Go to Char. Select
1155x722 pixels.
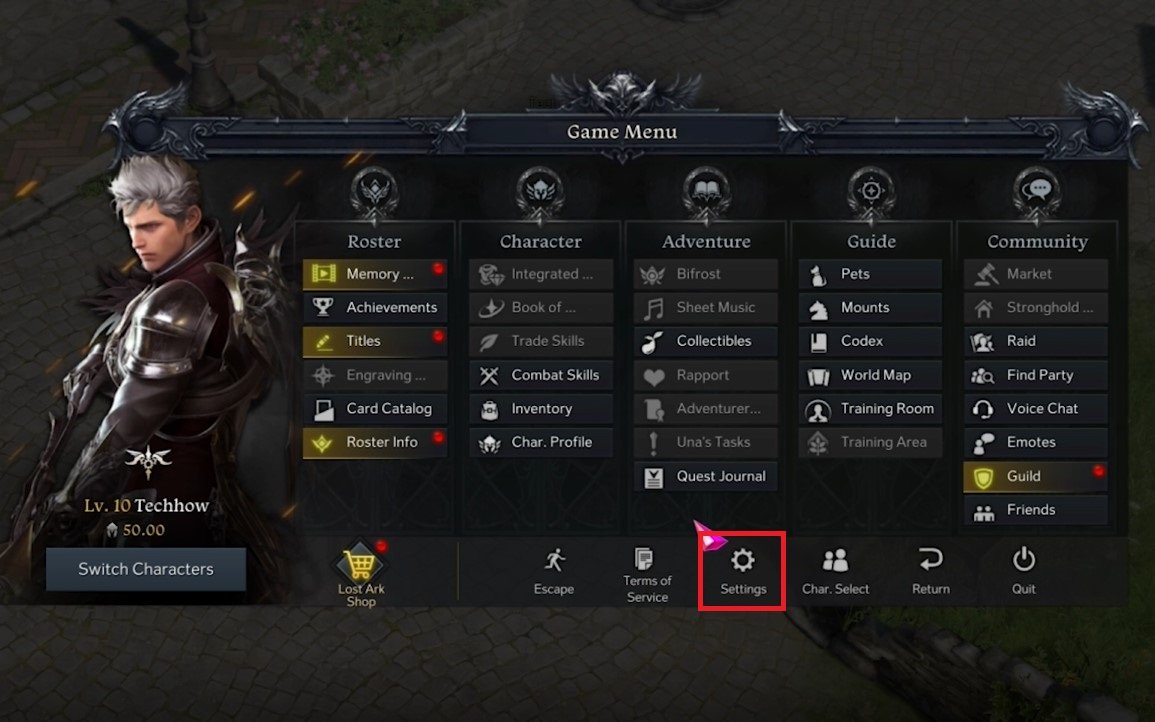(x=835, y=571)
